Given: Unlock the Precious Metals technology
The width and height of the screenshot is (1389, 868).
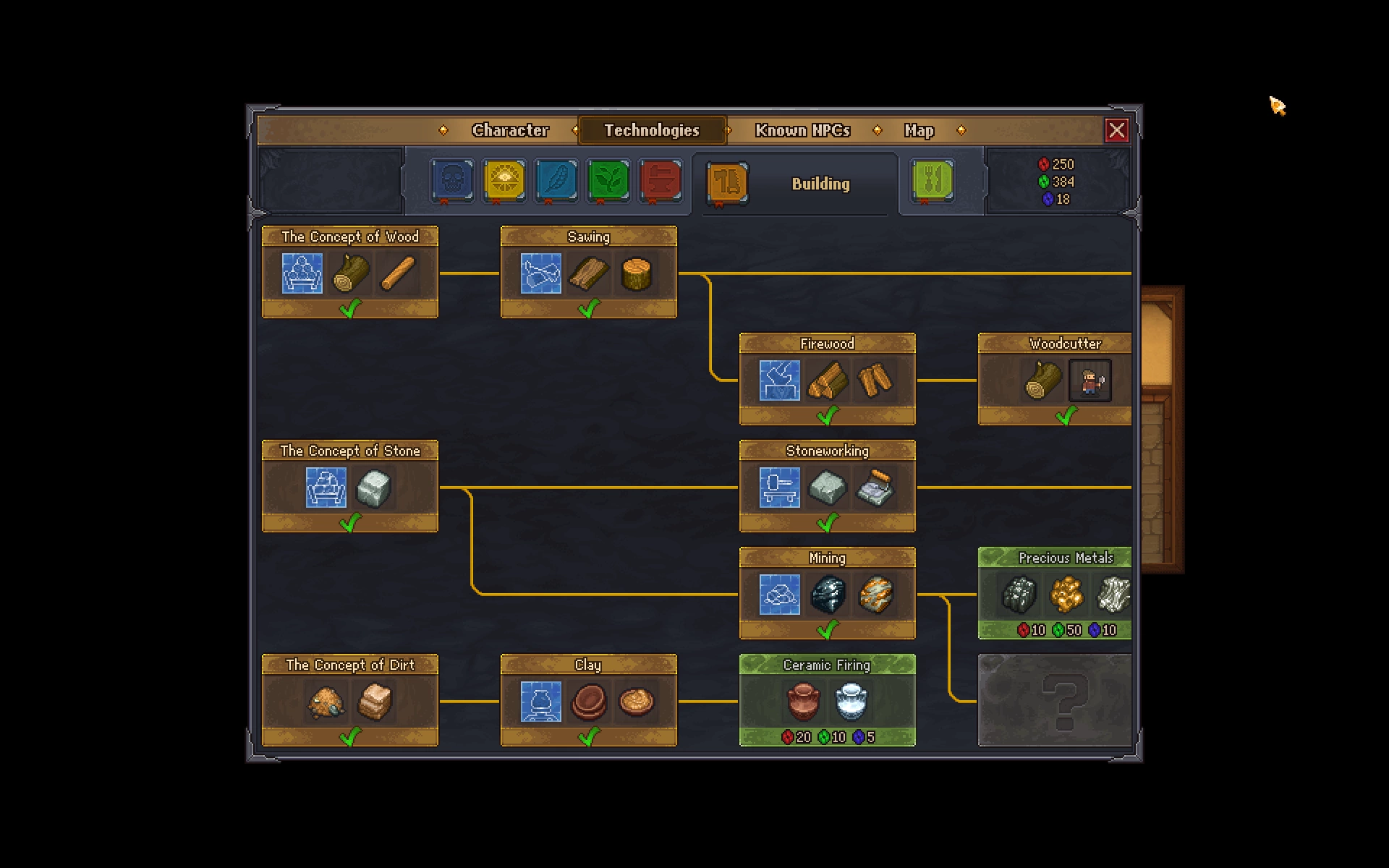Looking at the screenshot, I should click(1055, 593).
